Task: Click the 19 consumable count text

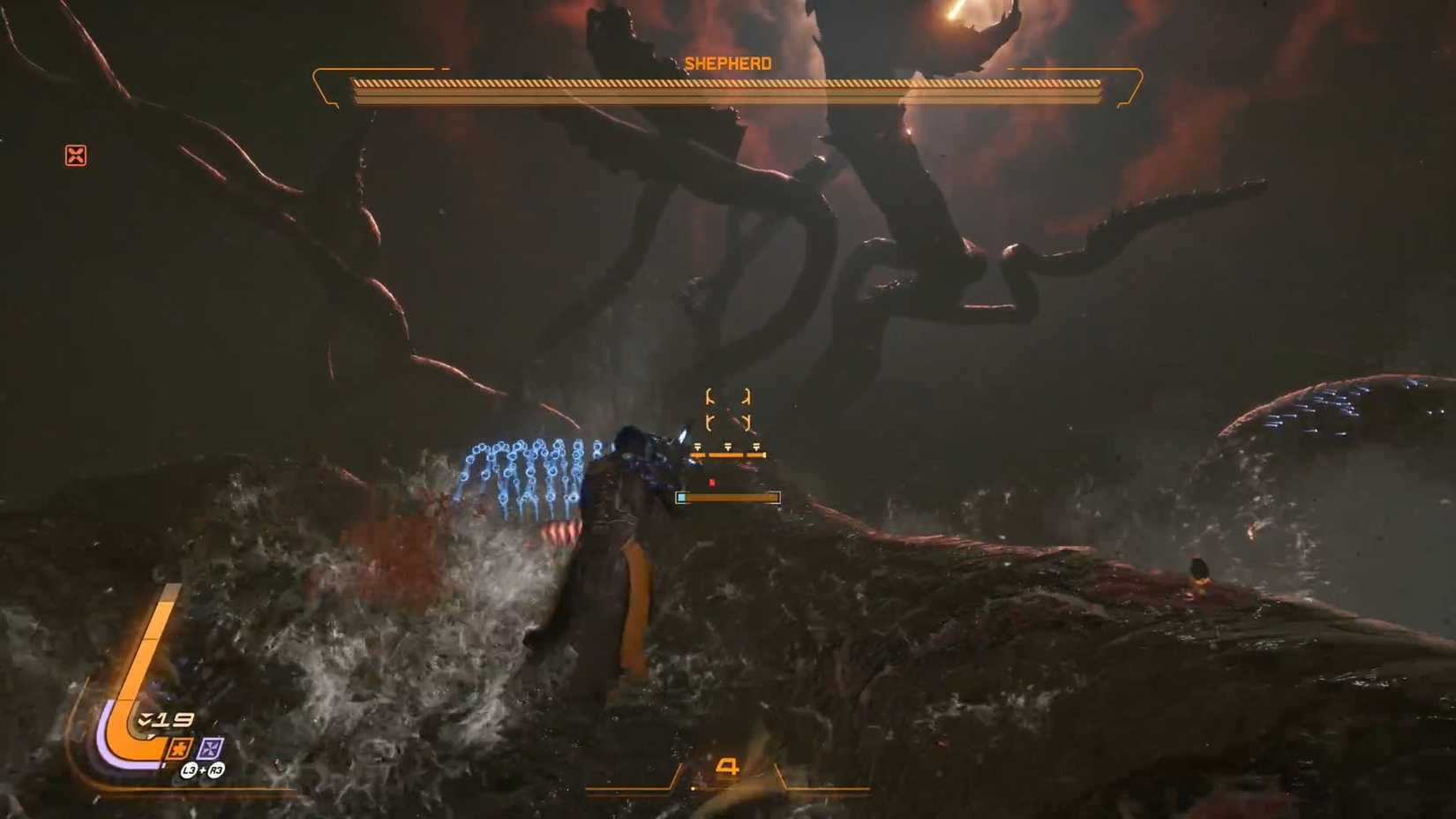Action: 174,720
